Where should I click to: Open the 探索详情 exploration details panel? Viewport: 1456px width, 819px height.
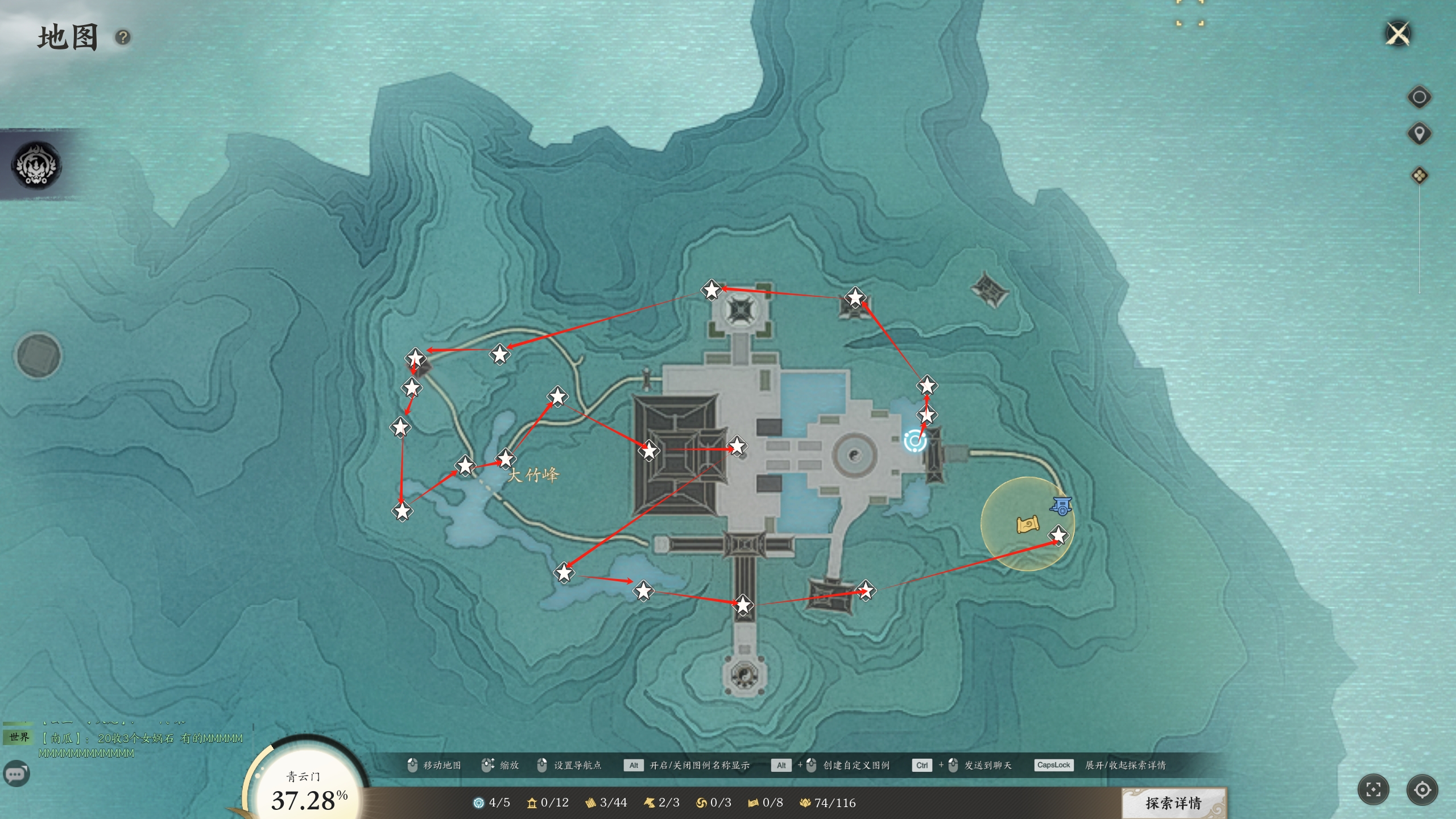1173,803
